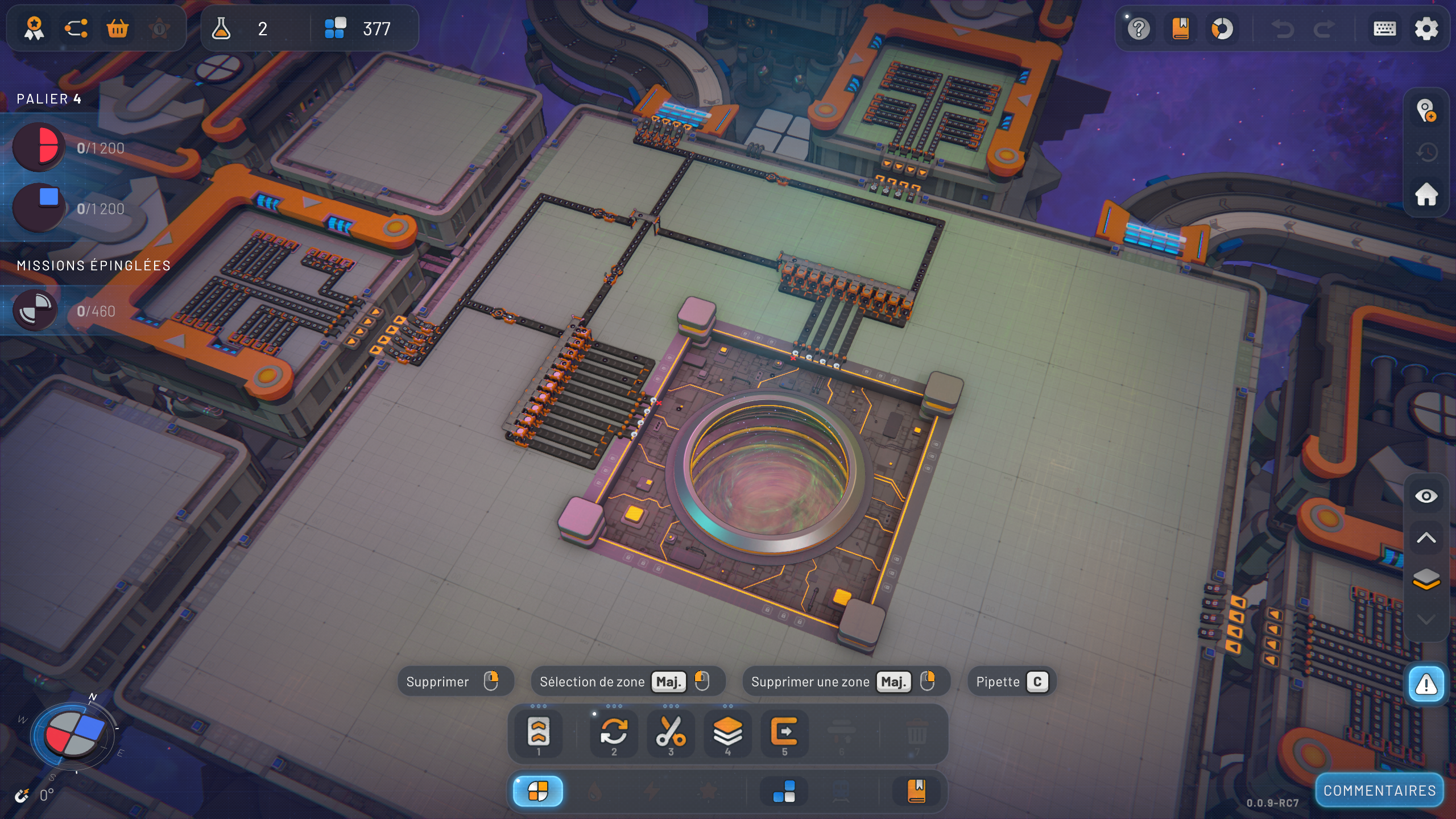
Task: Show the keyboard shortcuts panel
Action: click(x=1384, y=29)
